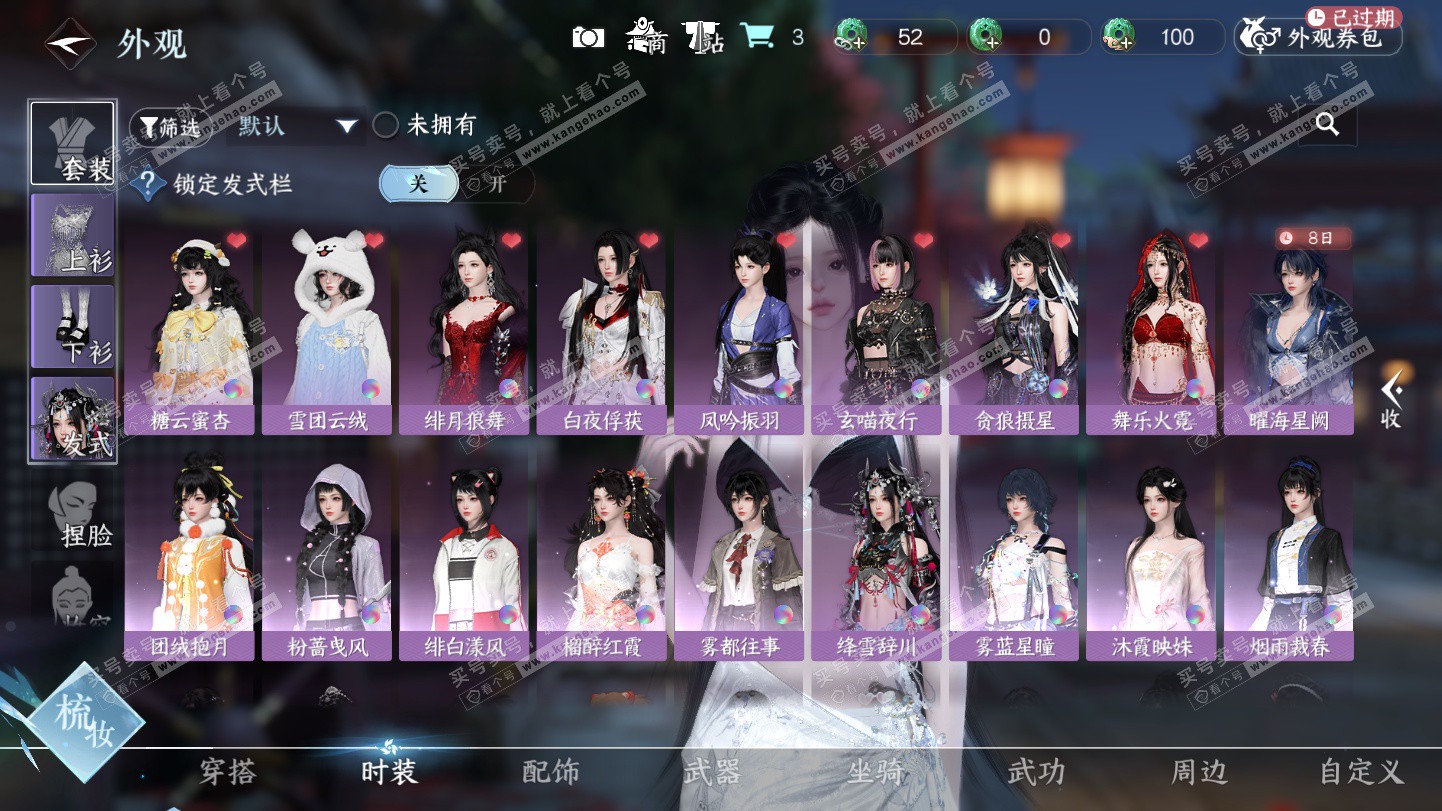This screenshot has width=1442, height=811.
Task: Choose the 糖云蜜杏 outfit card
Action: [189, 330]
